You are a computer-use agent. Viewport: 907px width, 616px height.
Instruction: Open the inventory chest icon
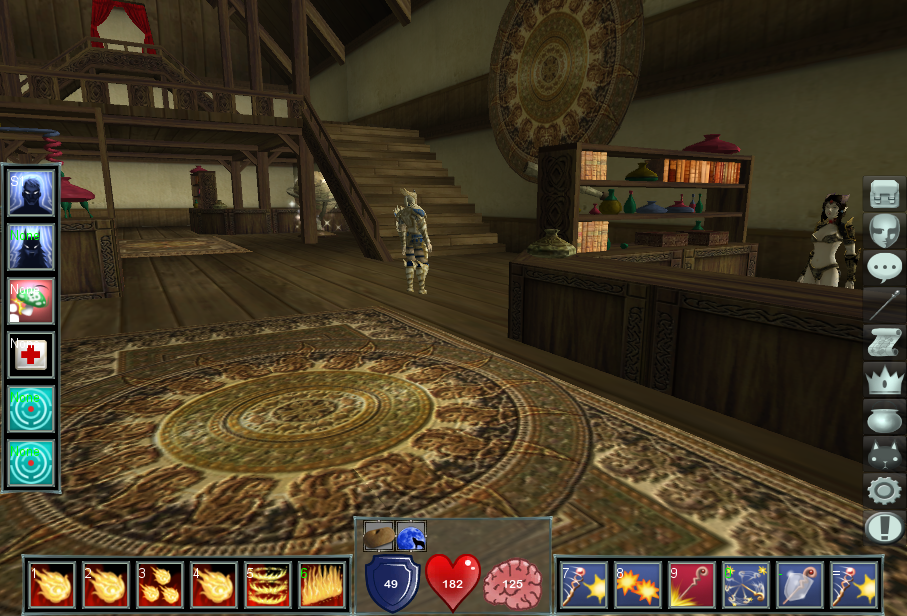point(884,194)
